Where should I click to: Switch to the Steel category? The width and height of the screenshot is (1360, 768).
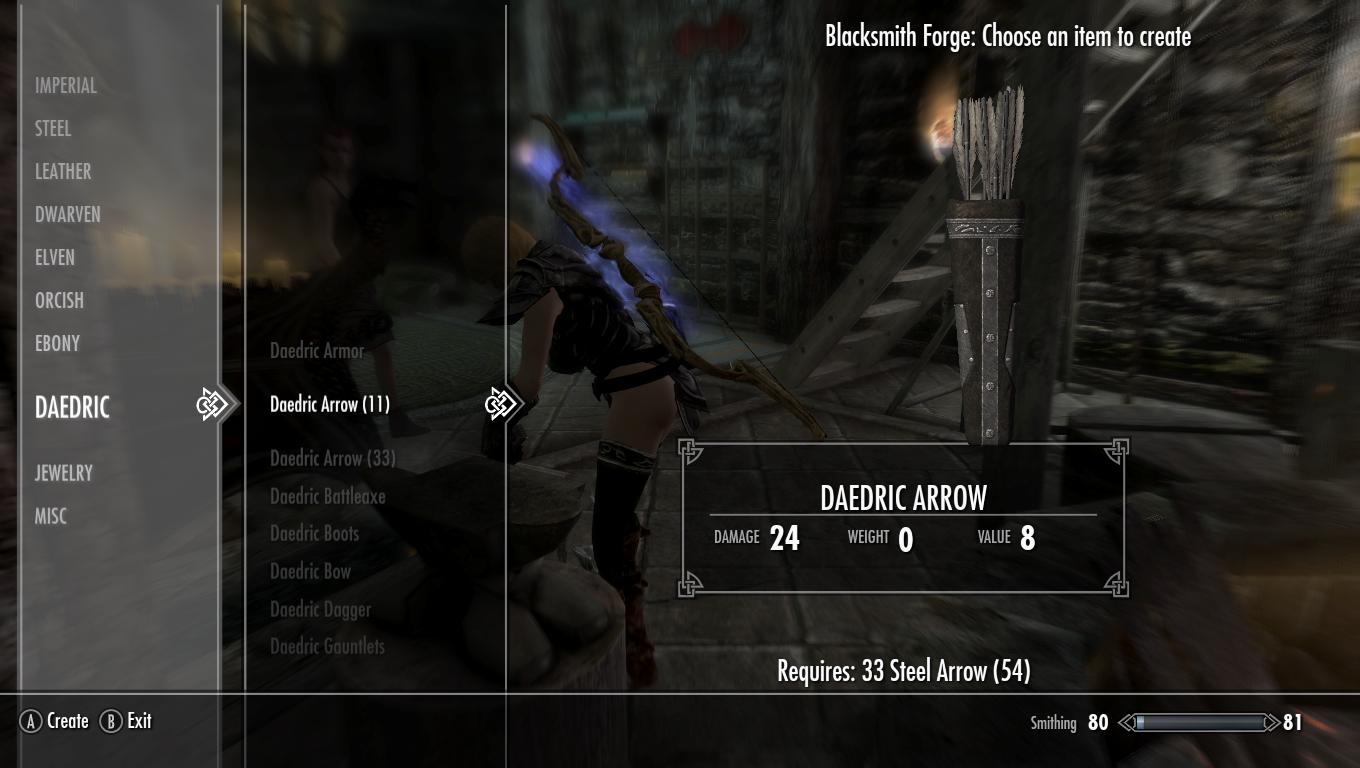click(x=53, y=129)
